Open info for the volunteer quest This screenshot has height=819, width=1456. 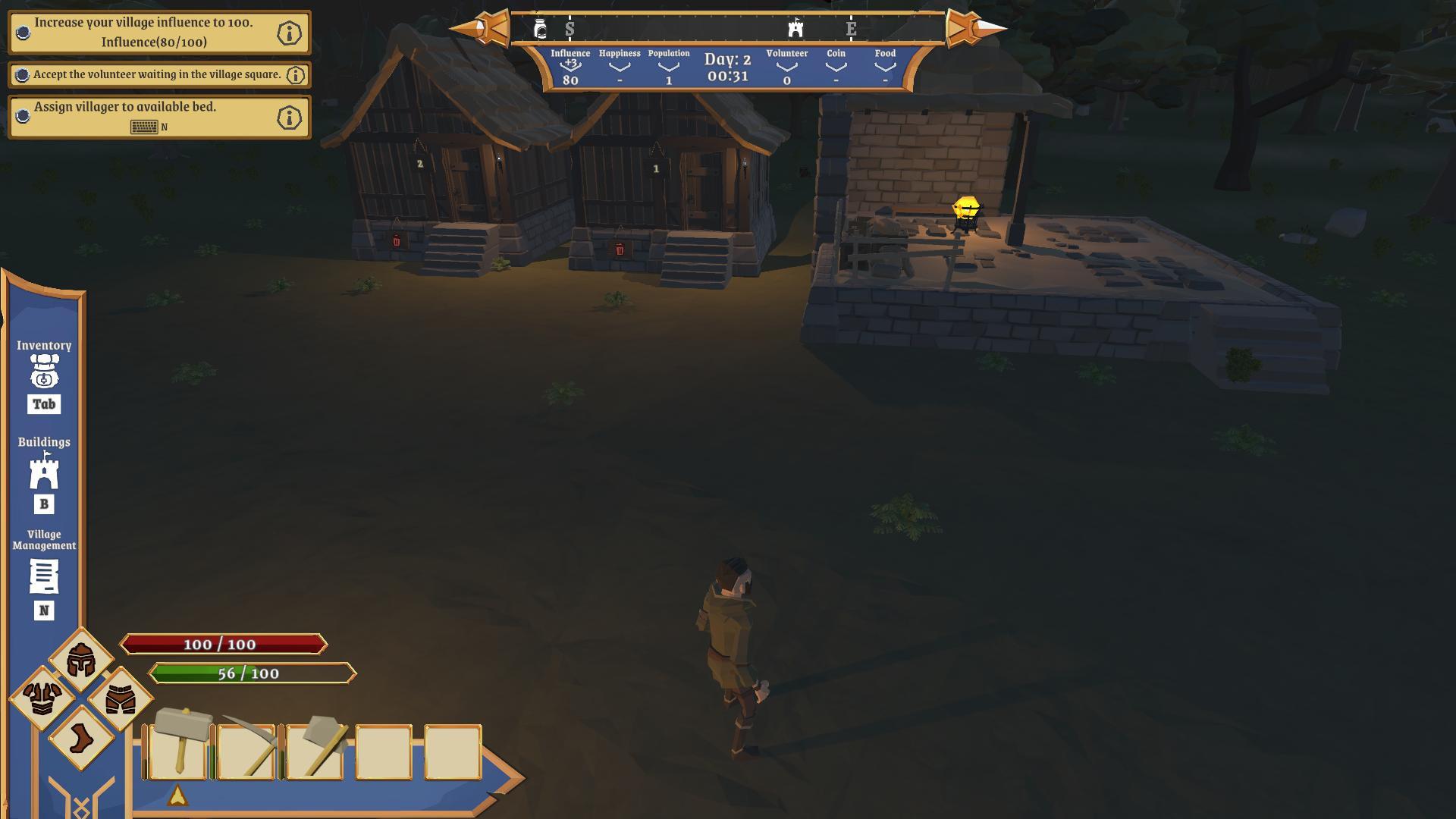pyautogui.click(x=297, y=74)
